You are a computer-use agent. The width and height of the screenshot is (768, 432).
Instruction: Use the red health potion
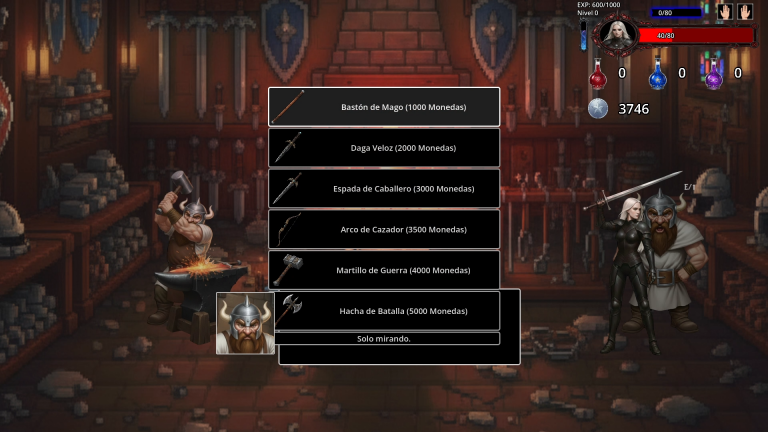point(598,74)
